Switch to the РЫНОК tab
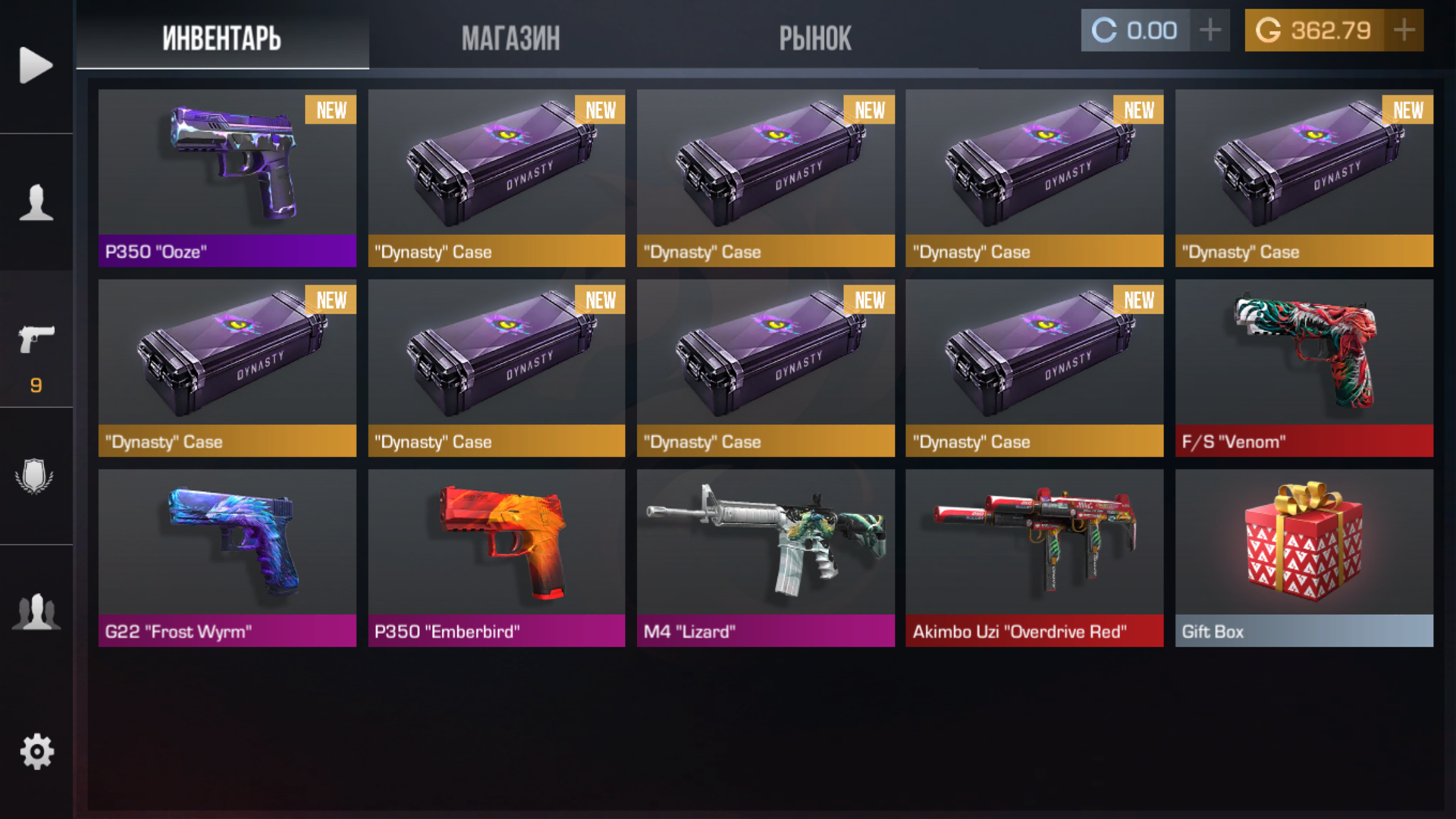The width and height of the screenshot is (1456, 819). click(816, 38)
